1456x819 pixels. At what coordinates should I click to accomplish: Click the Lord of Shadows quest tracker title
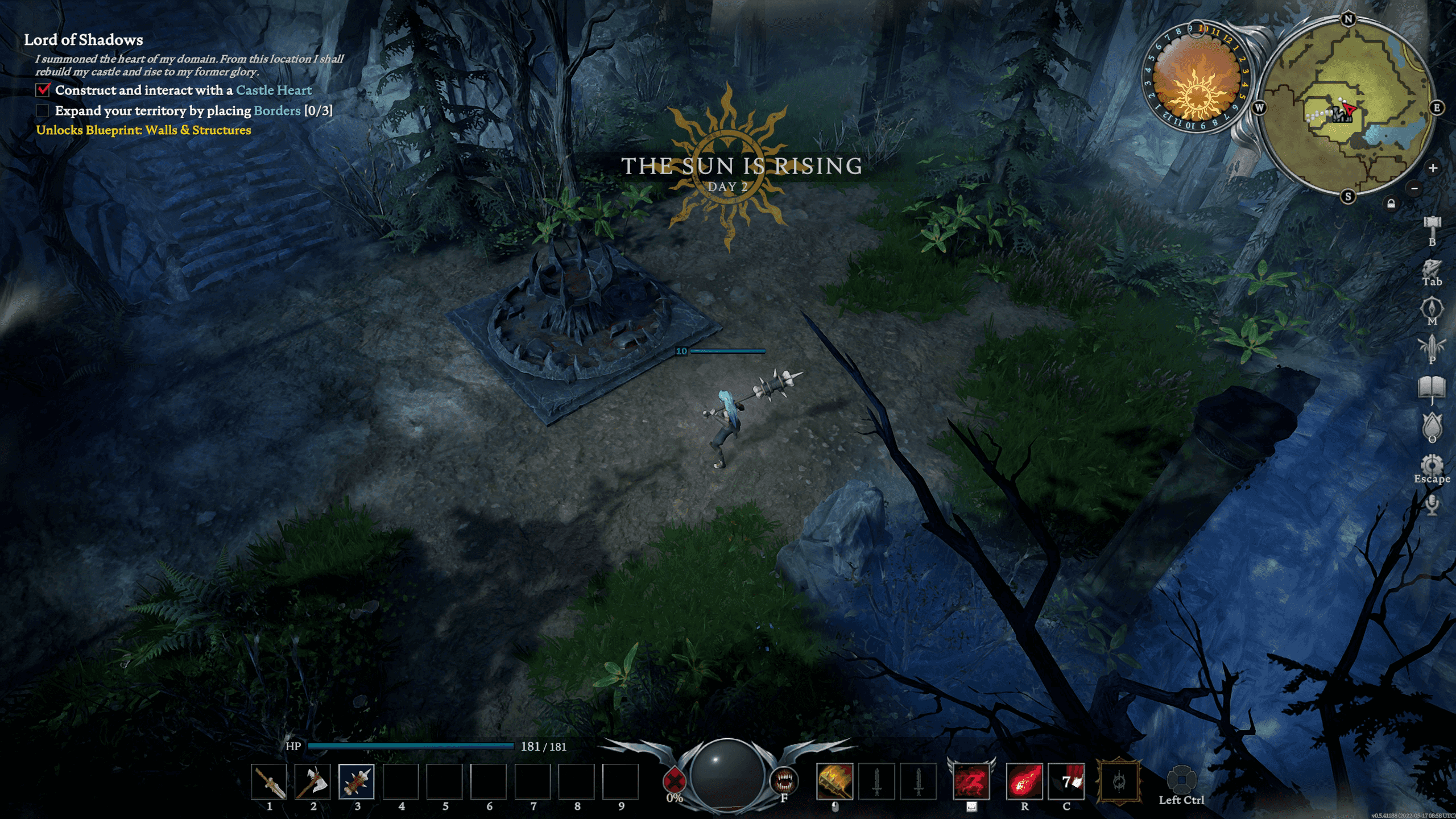pos(84,40)
